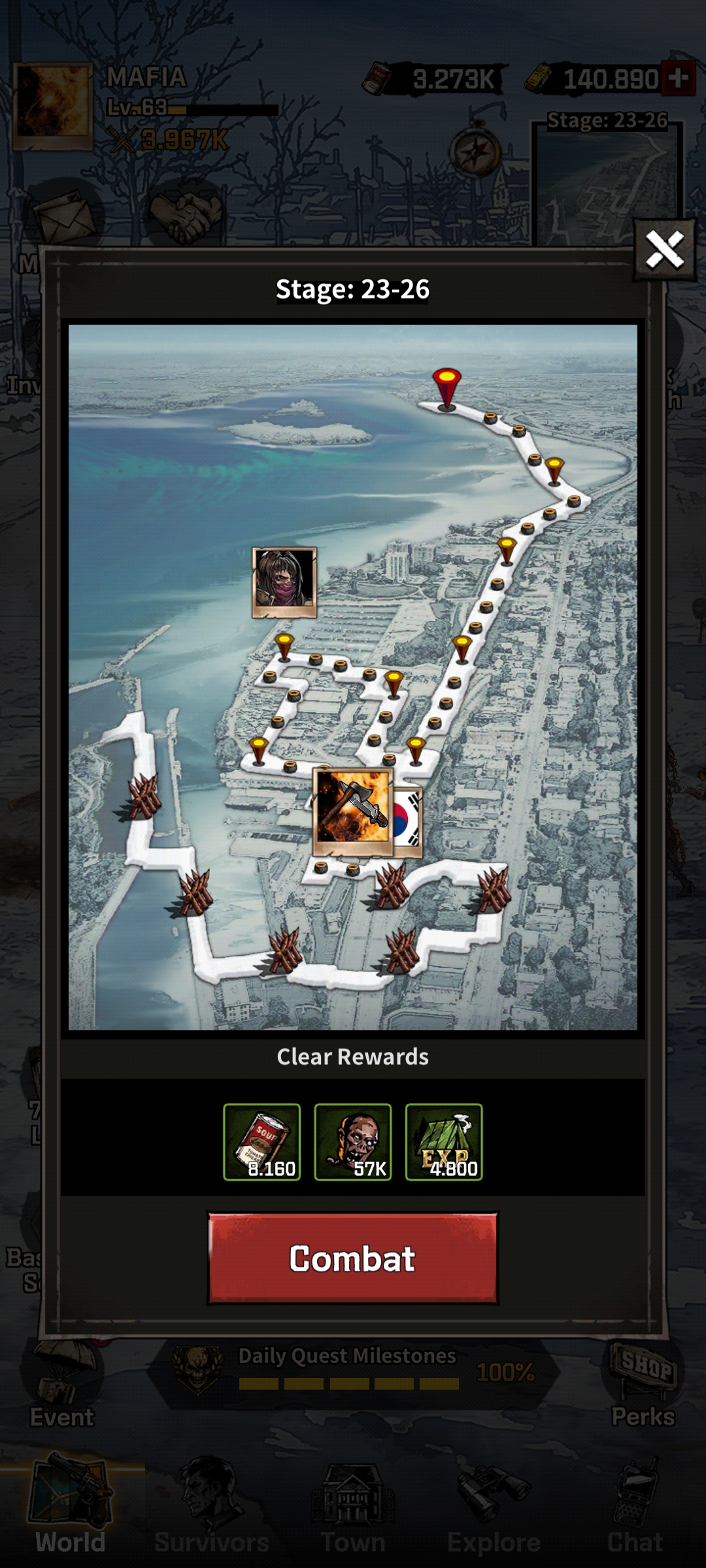Inspect the EXP tent clear reward
The image size is (706, 1568).
tap(444, 1142)
